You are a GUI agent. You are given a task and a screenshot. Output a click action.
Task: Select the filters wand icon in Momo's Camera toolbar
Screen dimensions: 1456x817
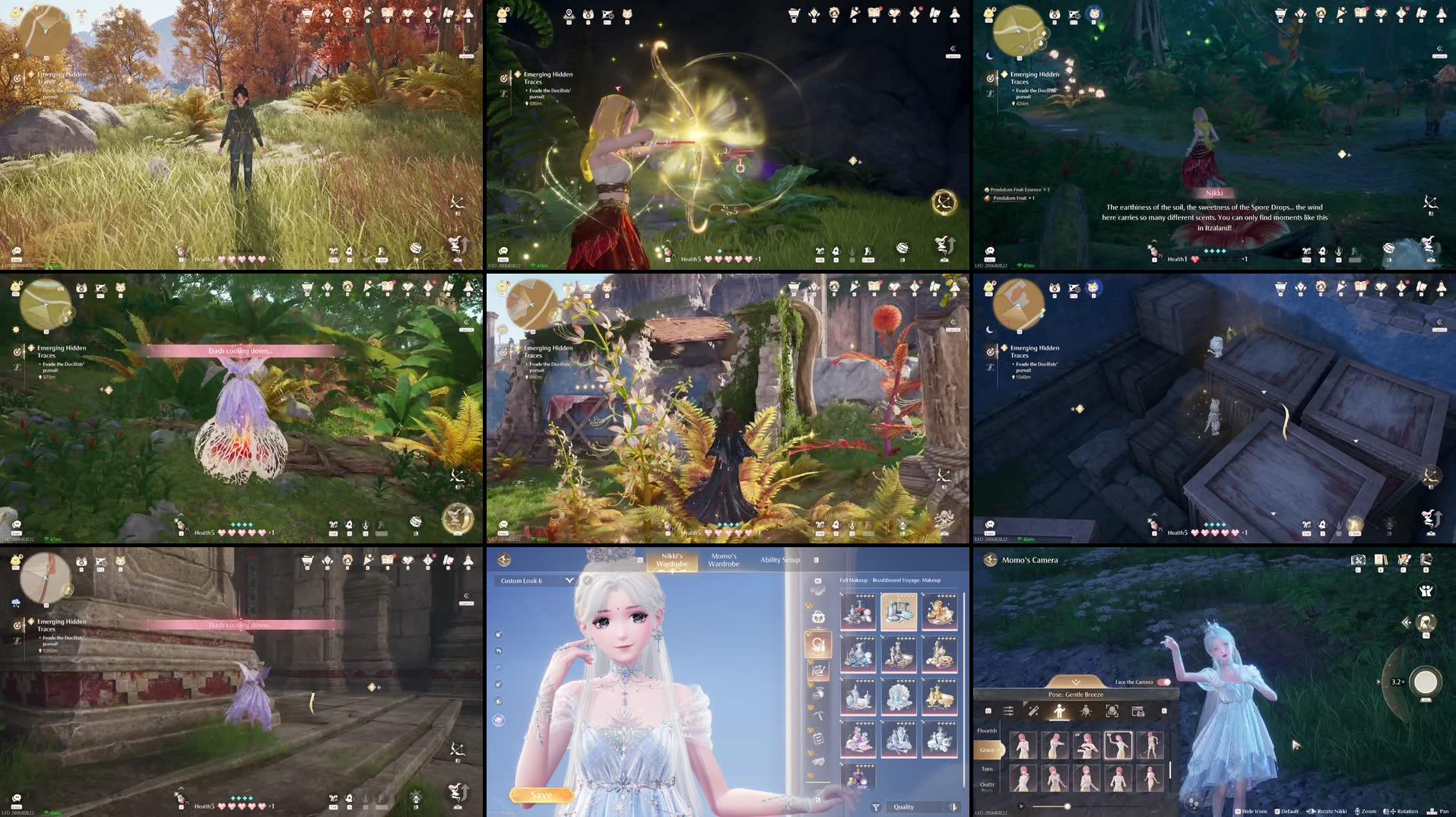[x=1034, y=712]
